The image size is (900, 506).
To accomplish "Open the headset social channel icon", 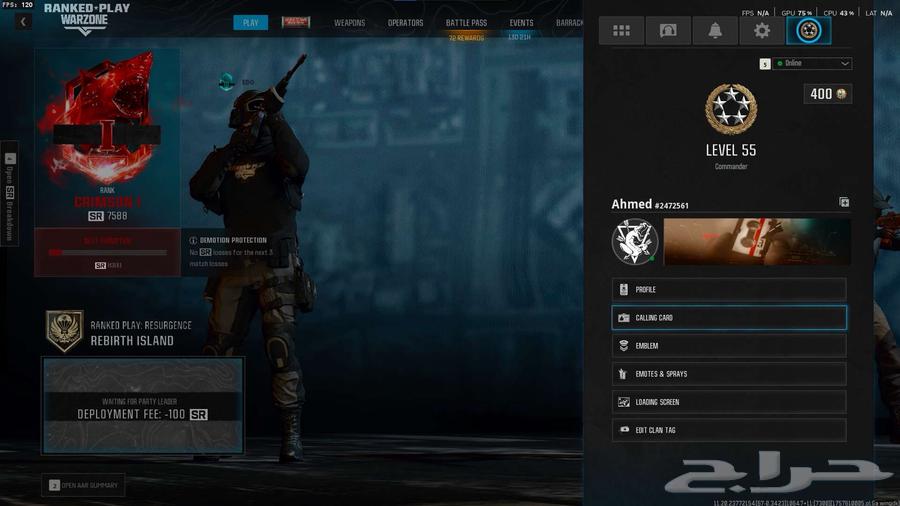I will [668, 31].
